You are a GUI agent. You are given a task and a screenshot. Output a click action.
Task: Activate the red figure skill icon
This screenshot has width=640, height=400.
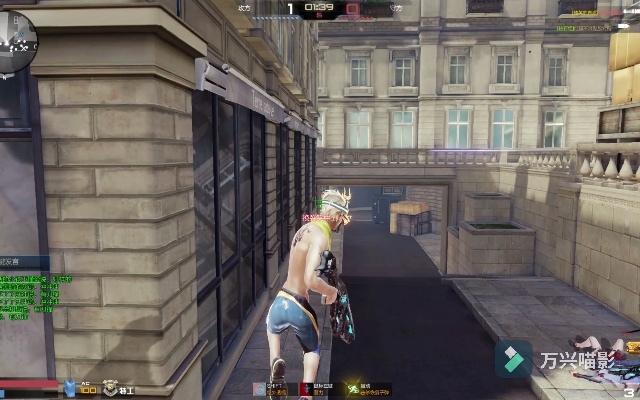tap(306, 388)
